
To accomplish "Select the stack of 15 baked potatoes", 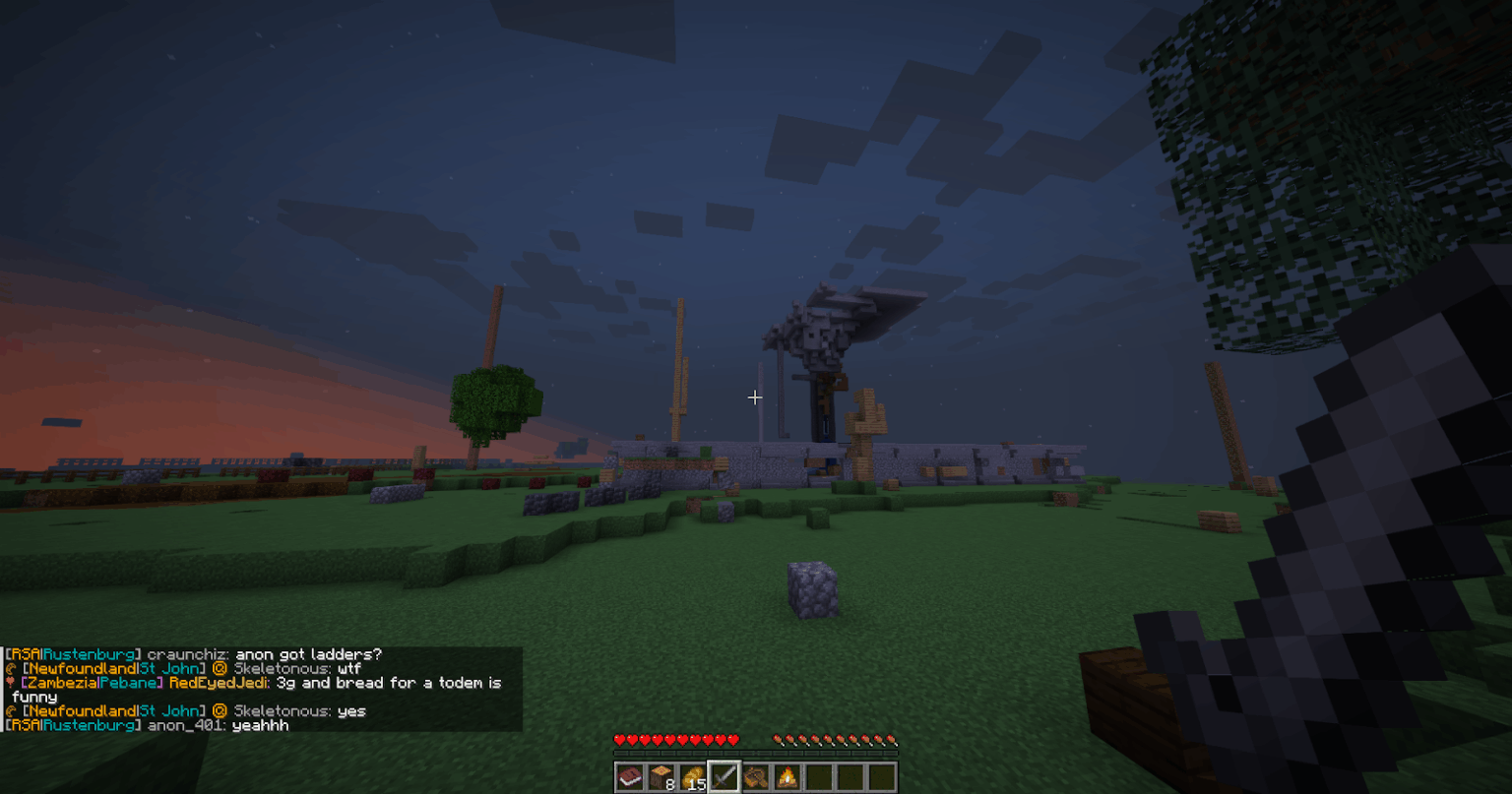I will 691,776.
